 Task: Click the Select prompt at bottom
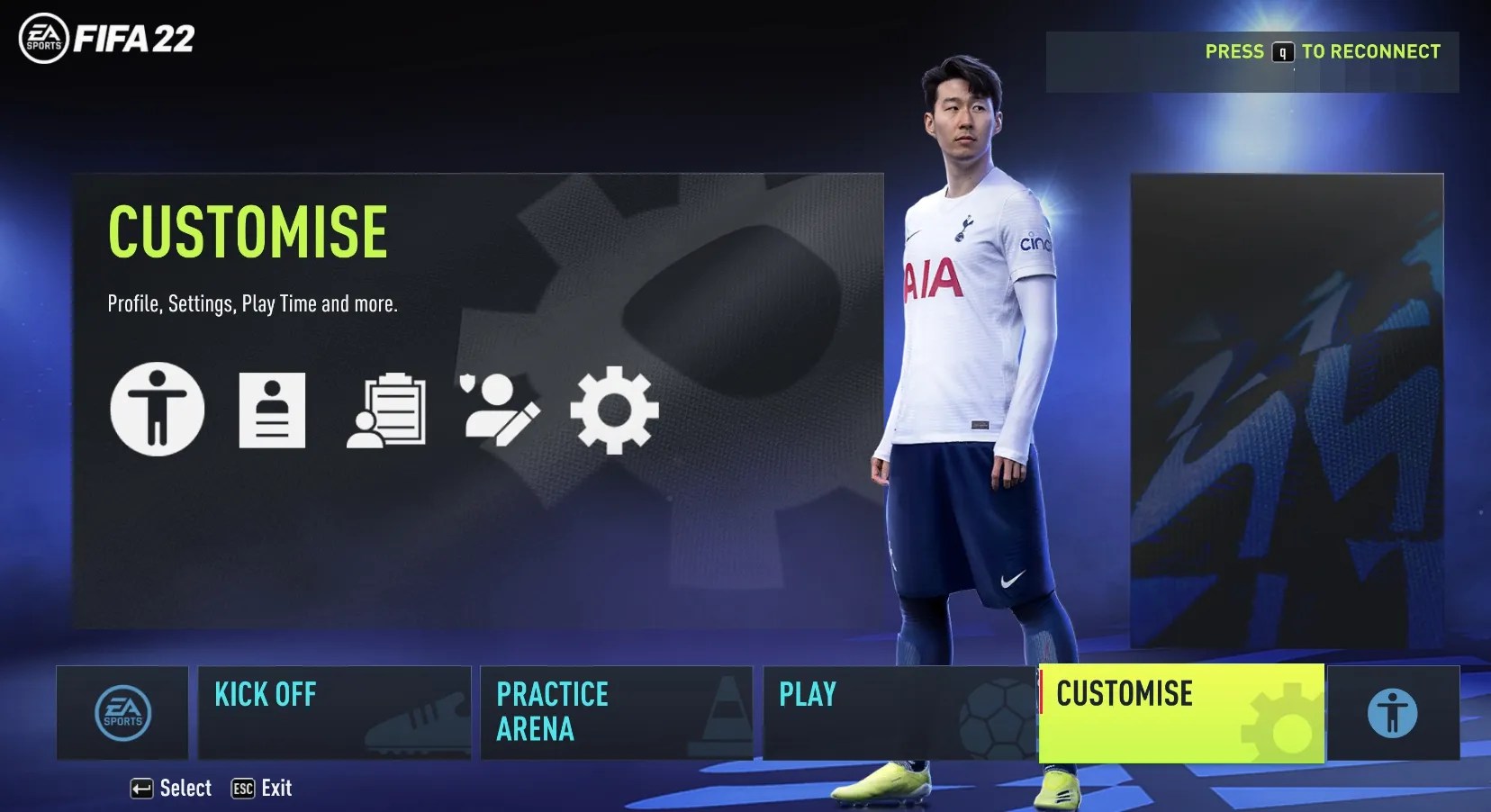pyautogui.click(x=171, y=788)
